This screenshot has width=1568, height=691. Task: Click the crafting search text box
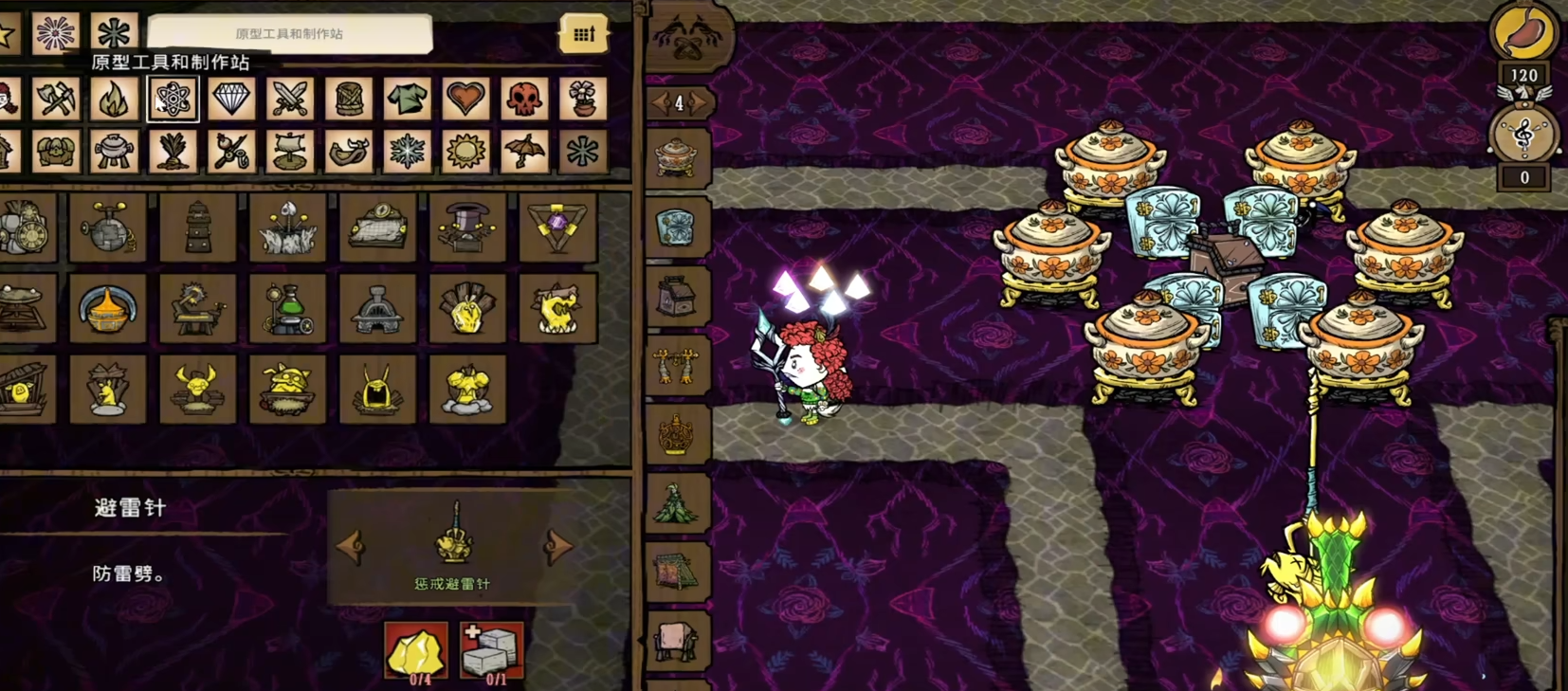point(289,34)
